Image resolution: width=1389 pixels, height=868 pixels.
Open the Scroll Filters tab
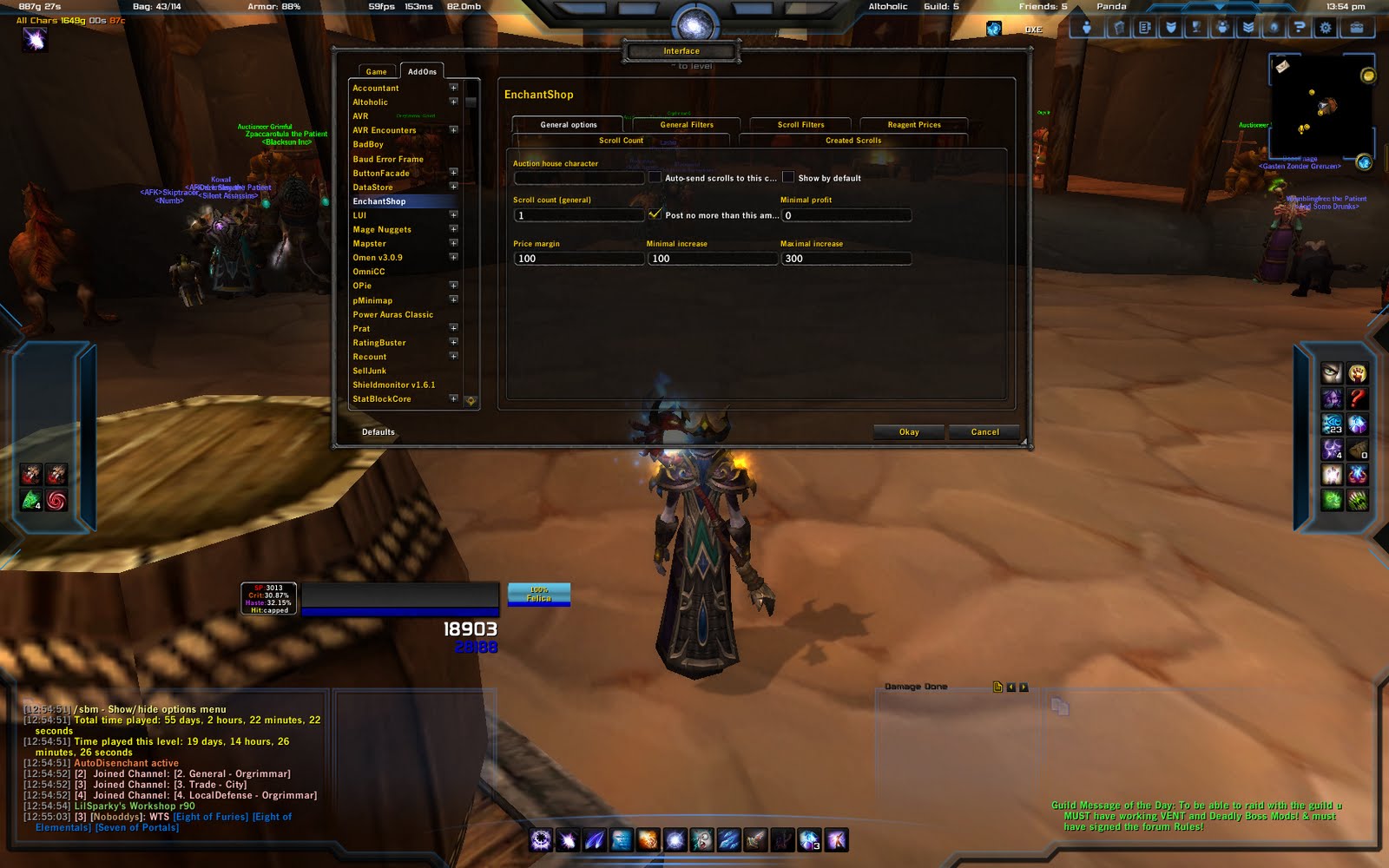click(x=800, y=124)
